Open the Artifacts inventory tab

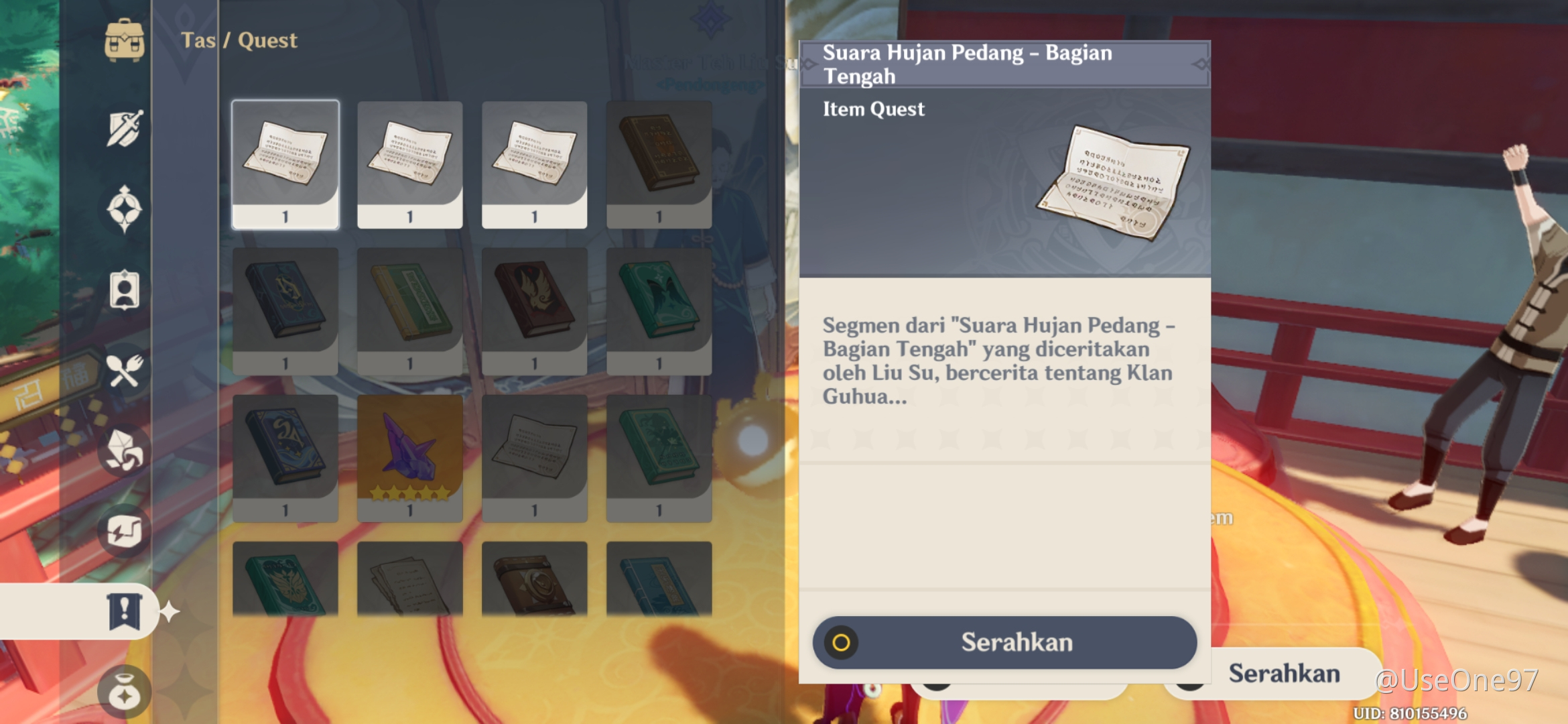click(x=125, y=209)
